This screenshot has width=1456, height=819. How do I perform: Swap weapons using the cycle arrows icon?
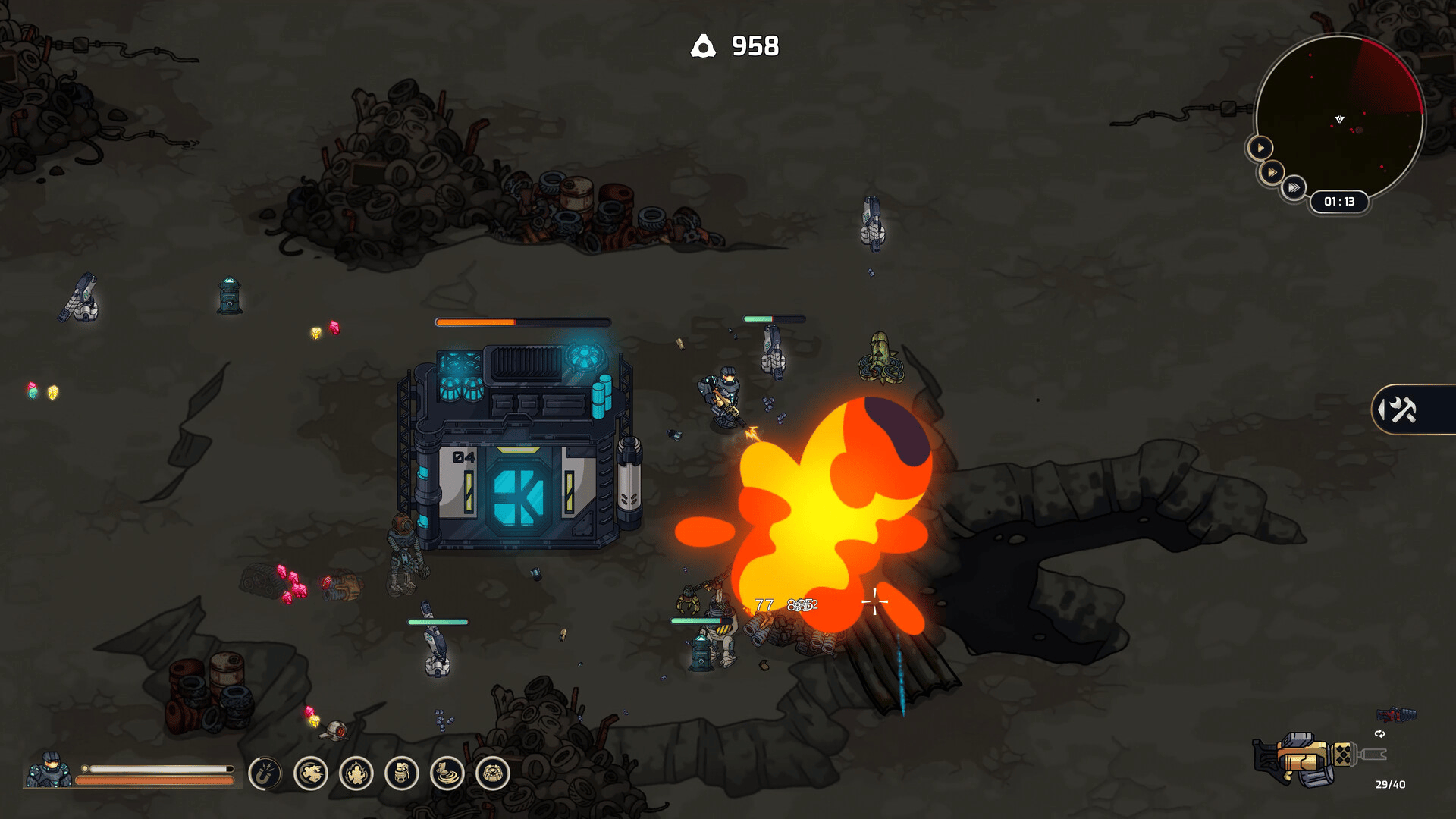pyautogui.click(x=1379, y=733)
